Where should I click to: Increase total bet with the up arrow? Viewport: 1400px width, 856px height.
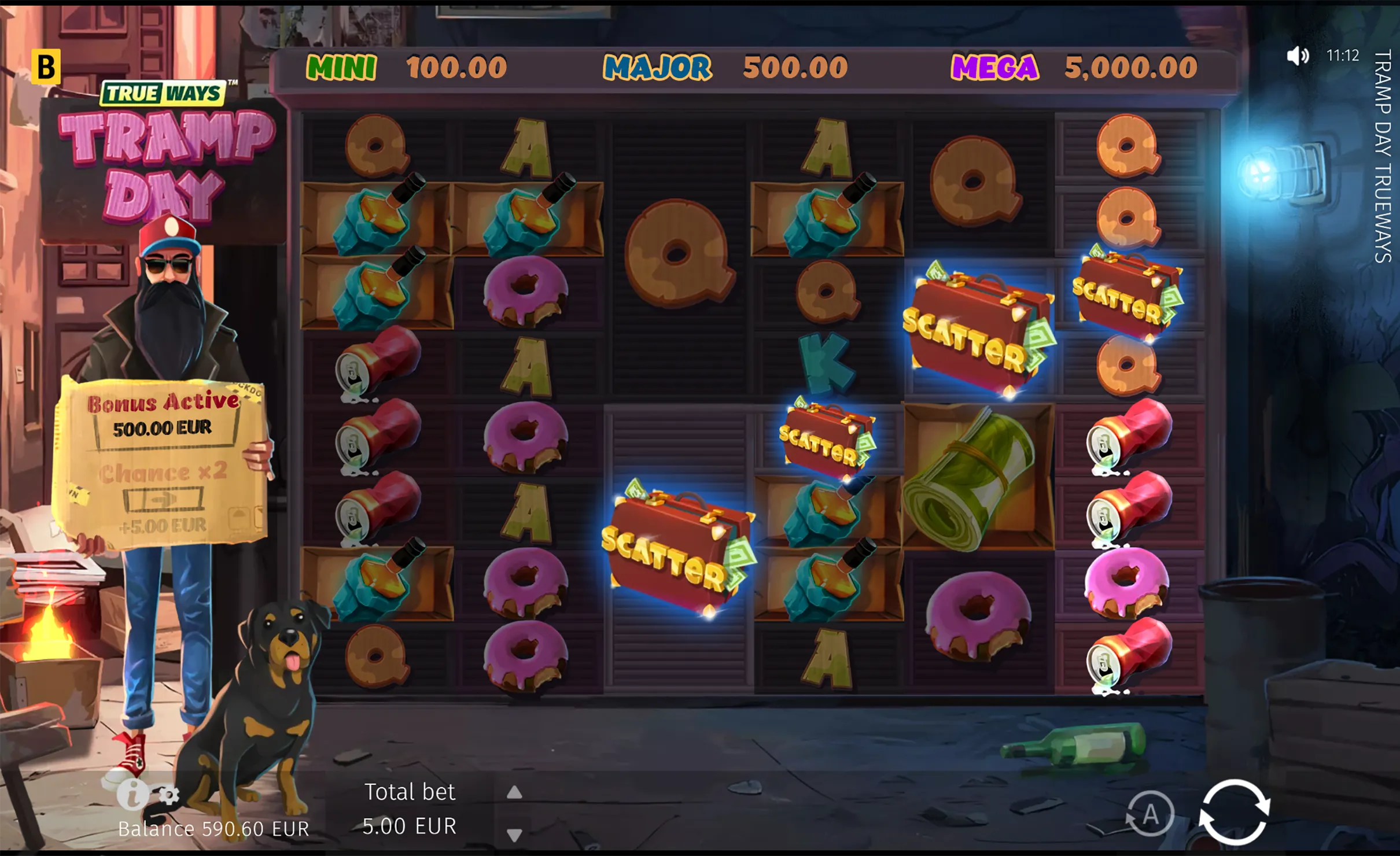tap(514, 792)
